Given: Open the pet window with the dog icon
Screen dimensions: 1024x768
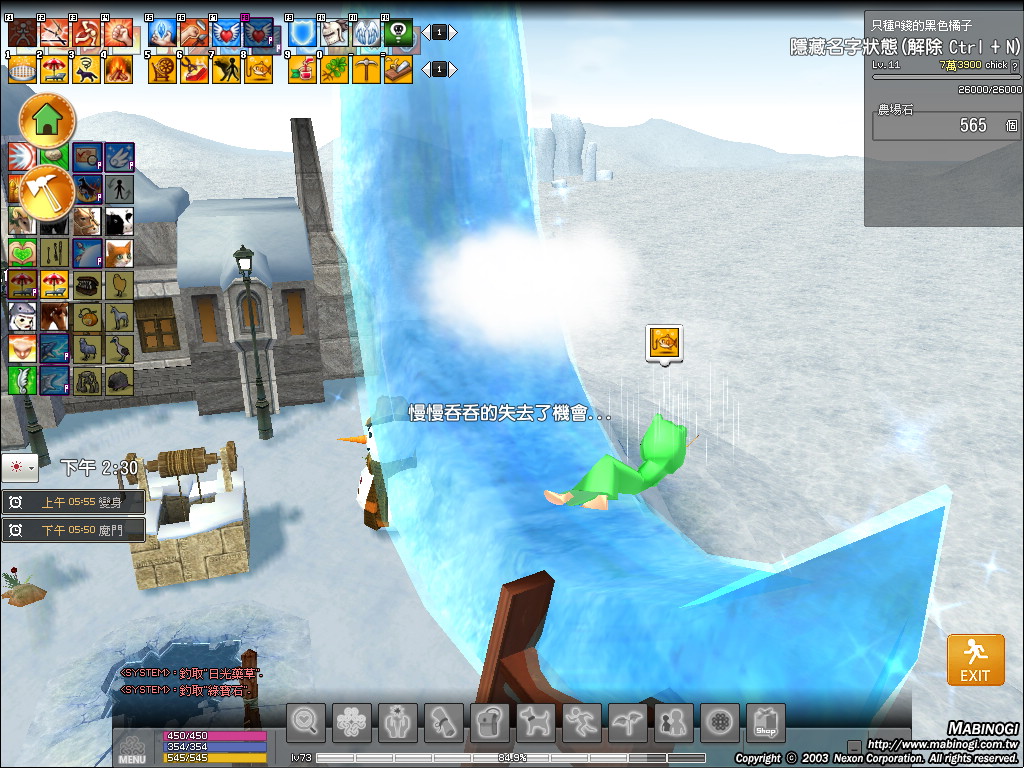Looking at the screenshot, I should tap(536, 722).
